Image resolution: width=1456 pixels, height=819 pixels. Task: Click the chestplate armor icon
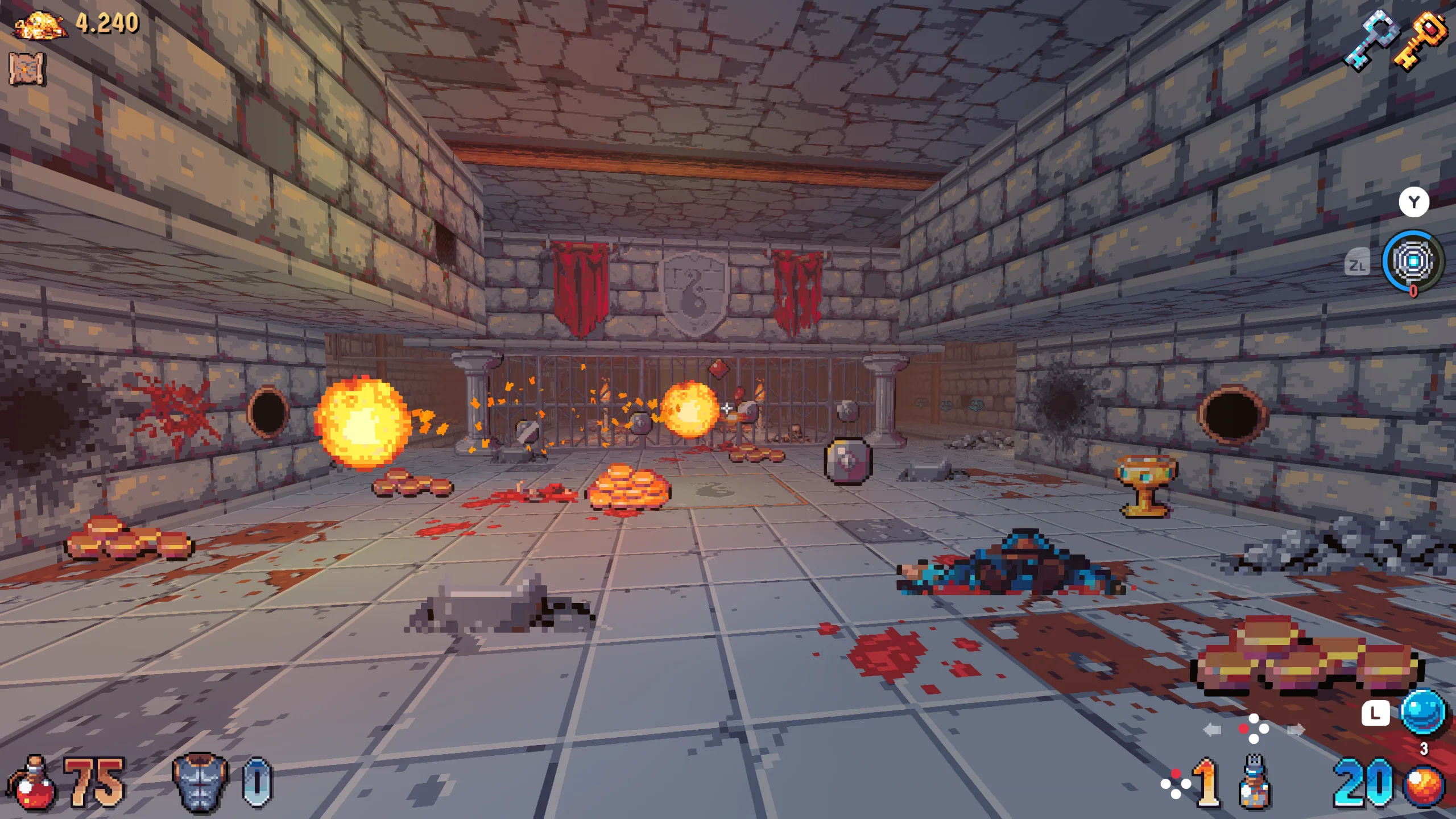200,782
